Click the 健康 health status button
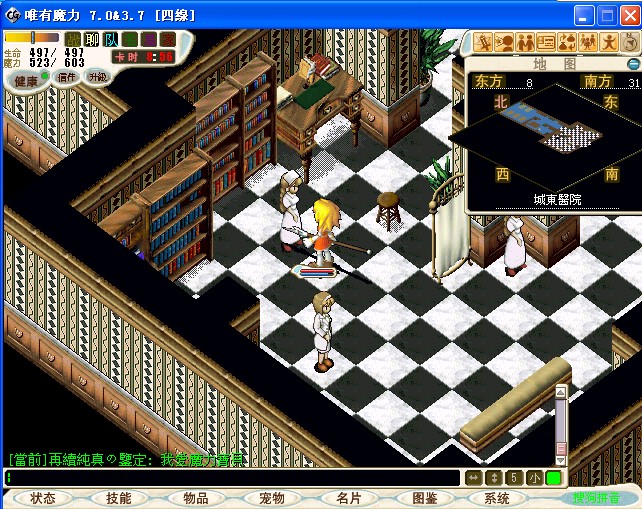642x509 pixels. coord(25,80)
